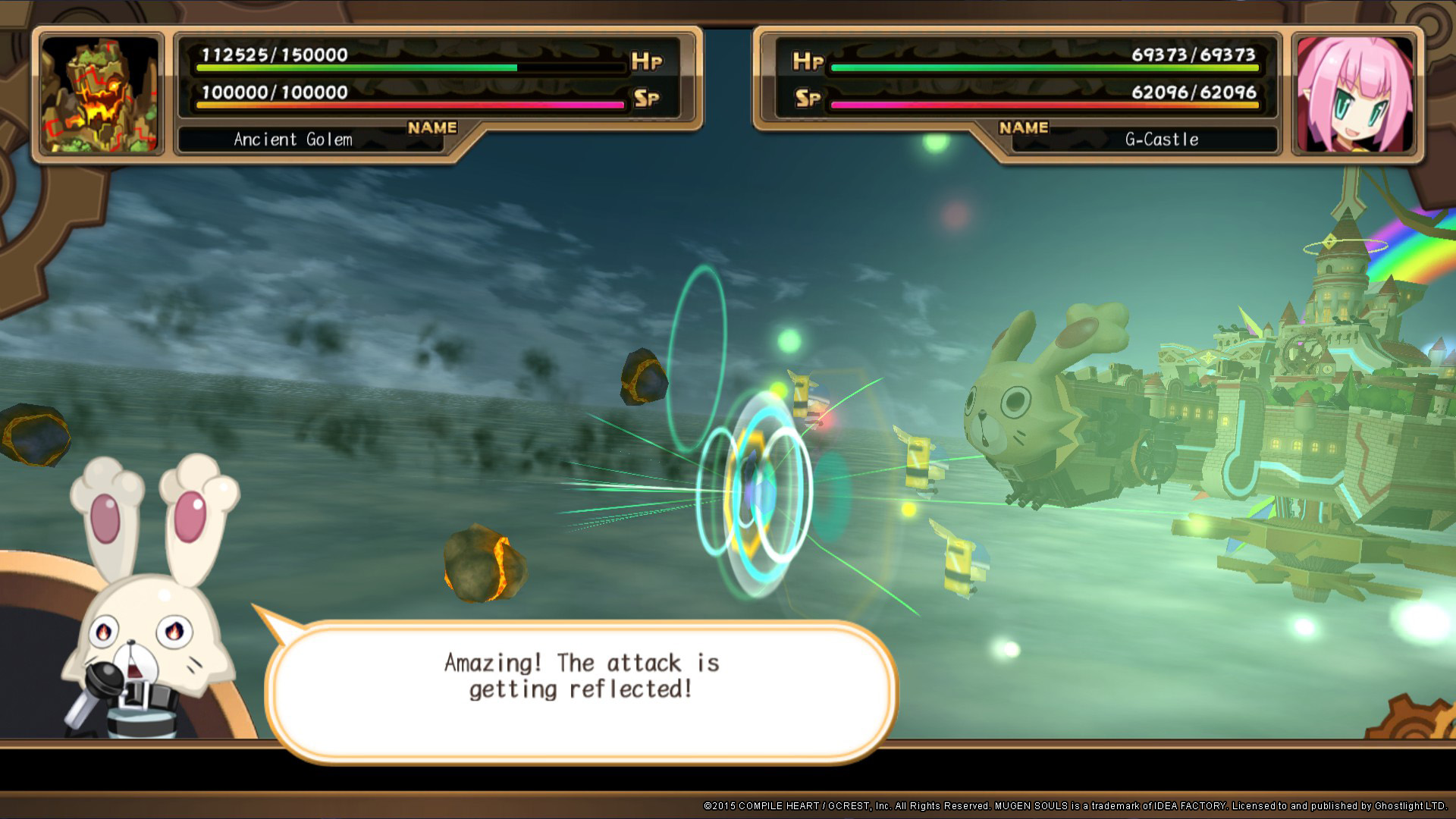The image size is (1456, 819).
Task: Toggle the Ancient Golem NAME plate
Action: (x=431, y=127)
